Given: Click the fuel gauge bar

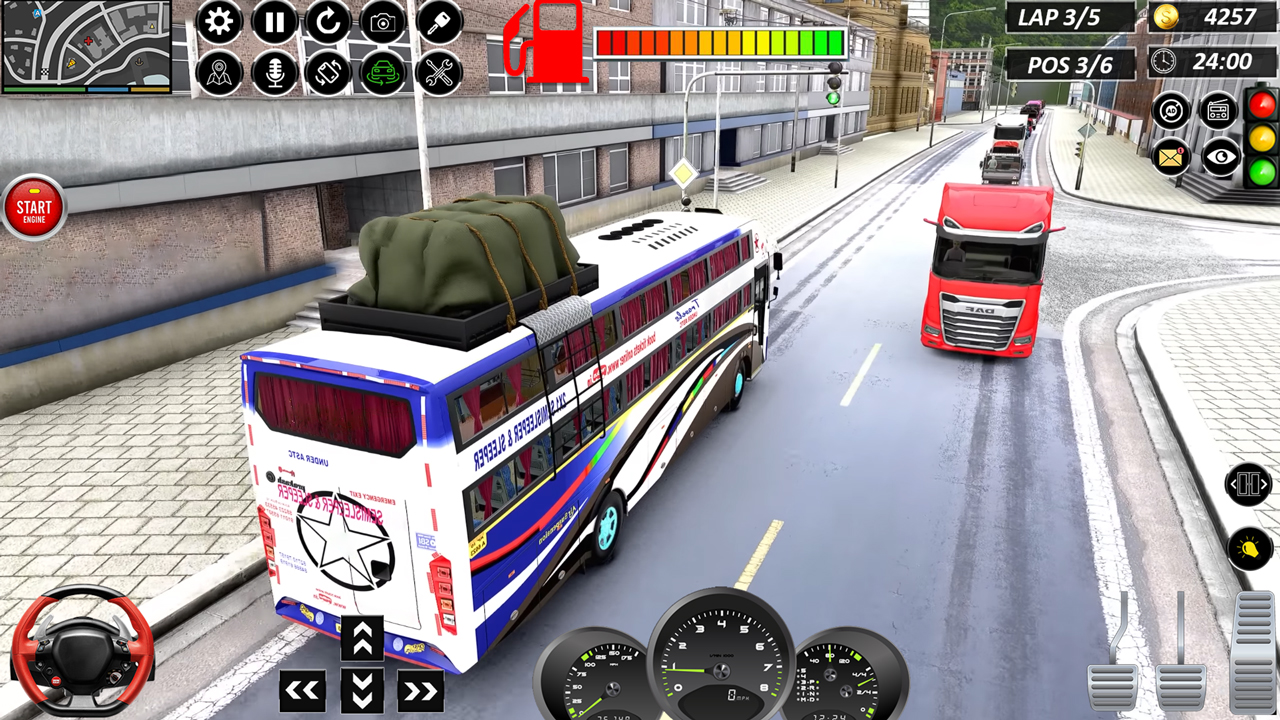Looking at the screenshot, I should click(x=718, y=40).
